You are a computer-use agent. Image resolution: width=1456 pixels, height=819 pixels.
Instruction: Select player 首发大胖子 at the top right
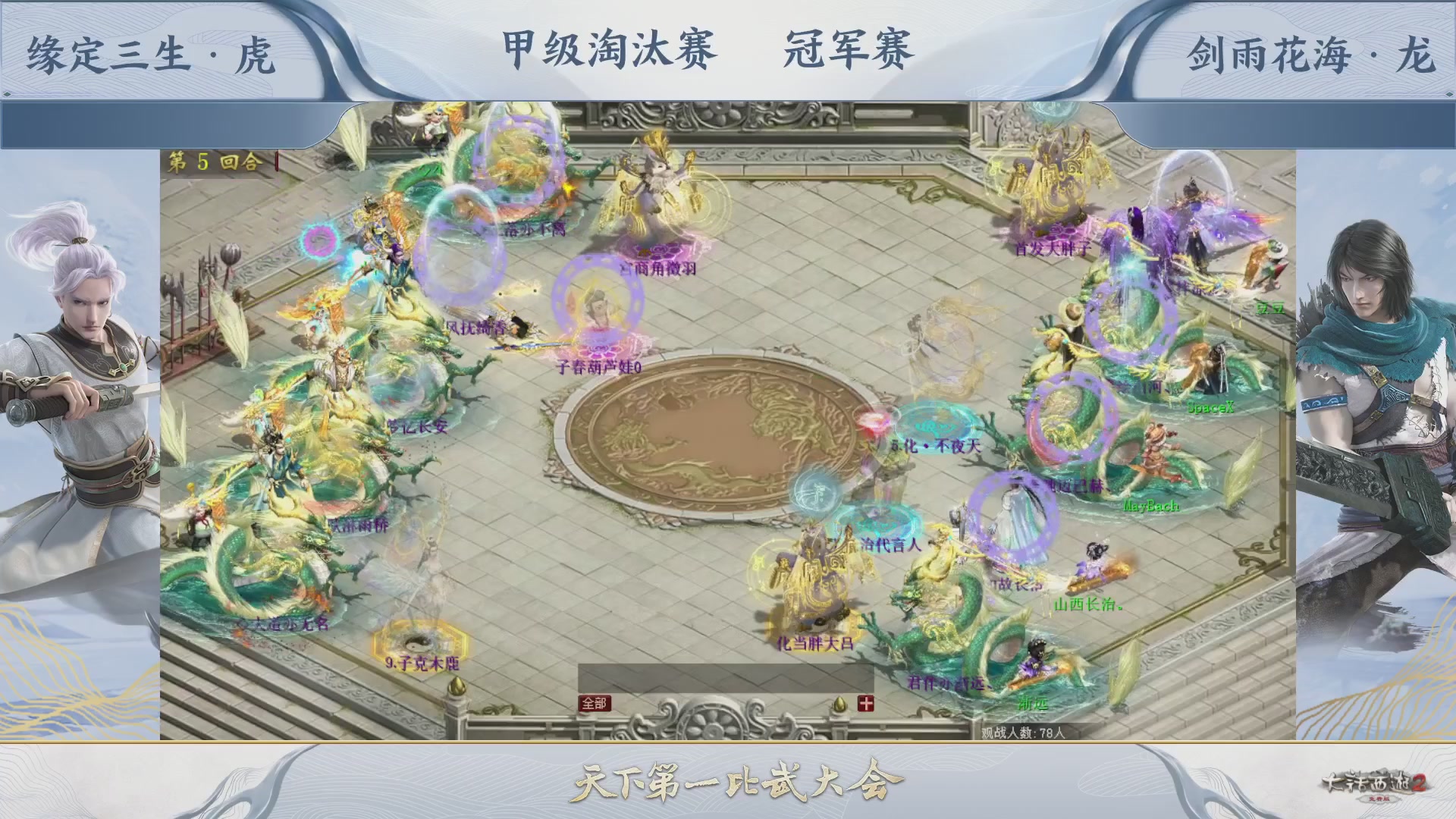1051,246
